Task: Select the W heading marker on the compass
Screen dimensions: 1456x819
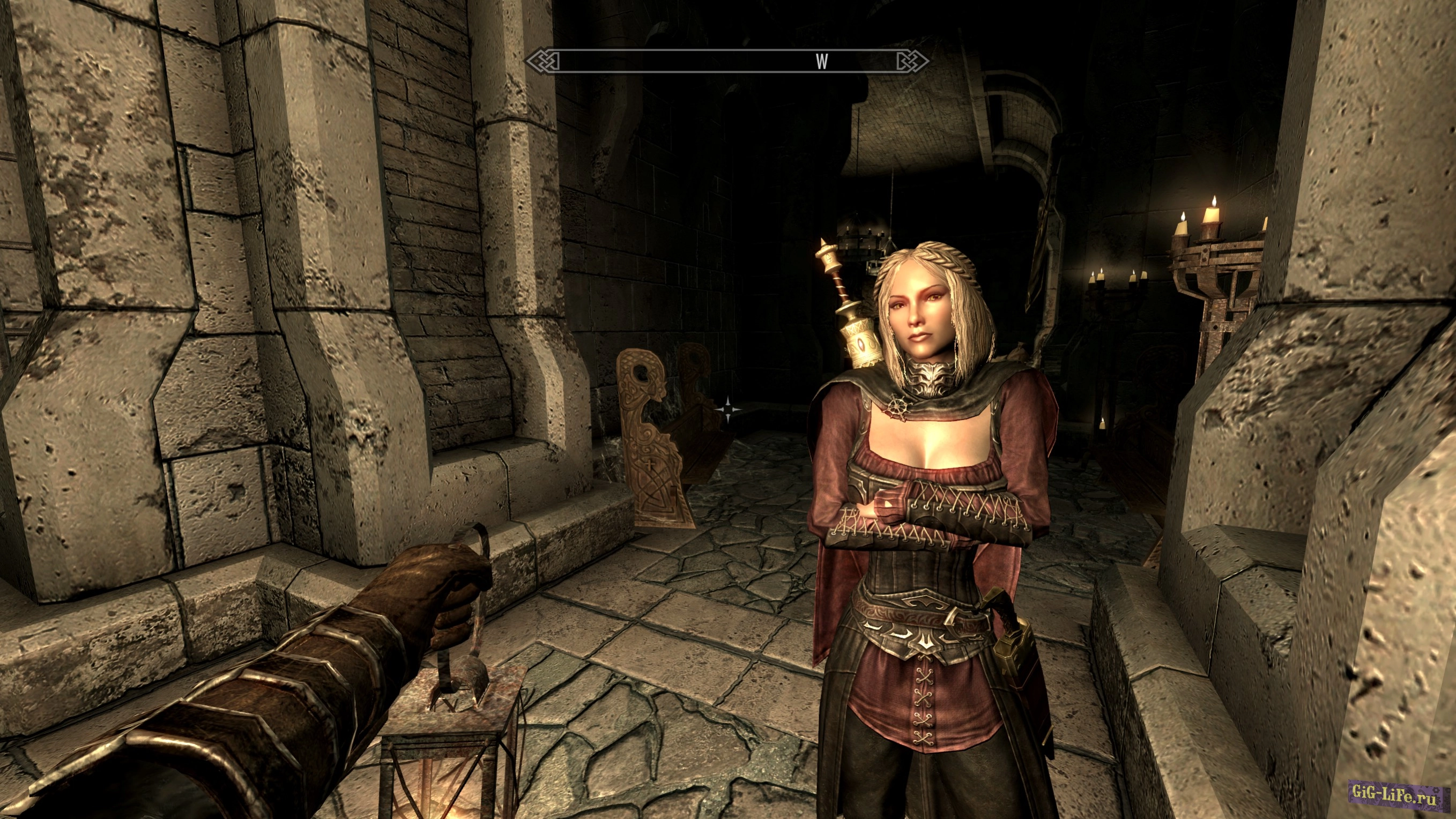Action: (822, 62)
